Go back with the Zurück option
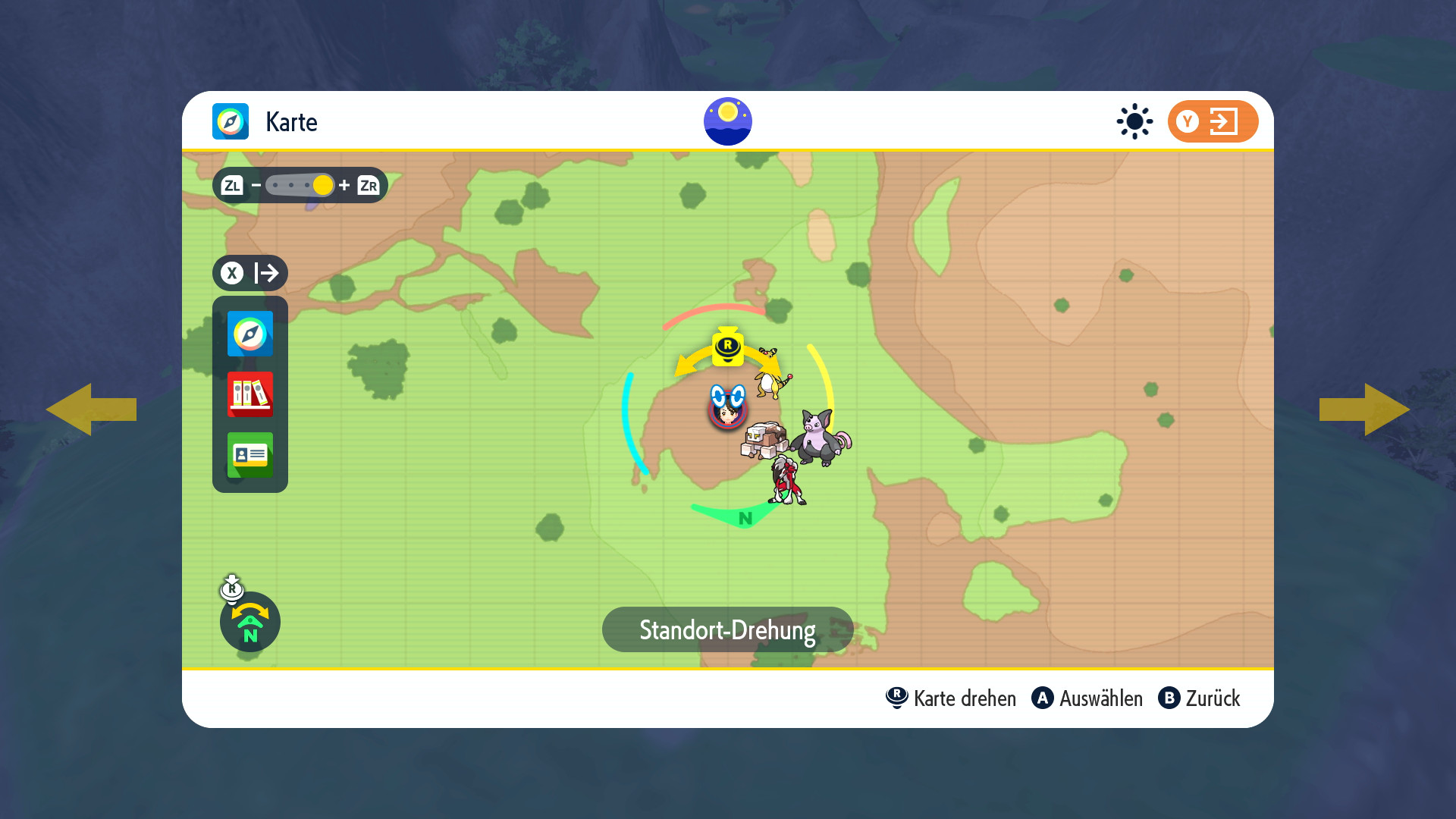Viewport: 1456px width, 819px height. click(1200, 698)
